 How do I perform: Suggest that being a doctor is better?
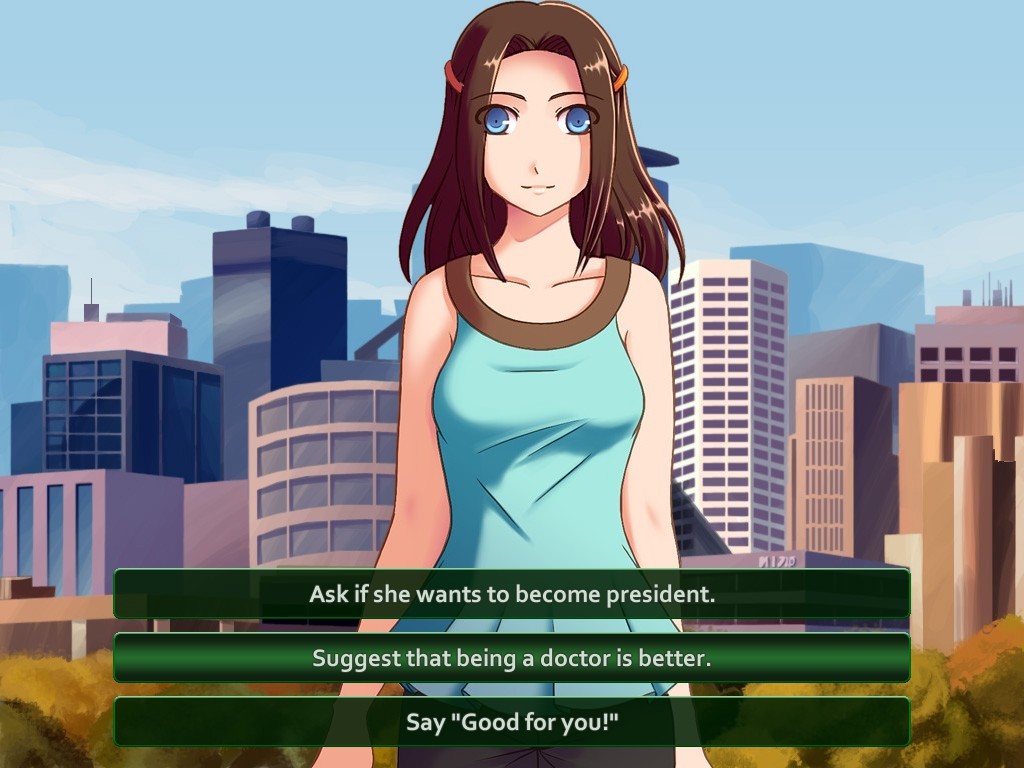[512, 658]
